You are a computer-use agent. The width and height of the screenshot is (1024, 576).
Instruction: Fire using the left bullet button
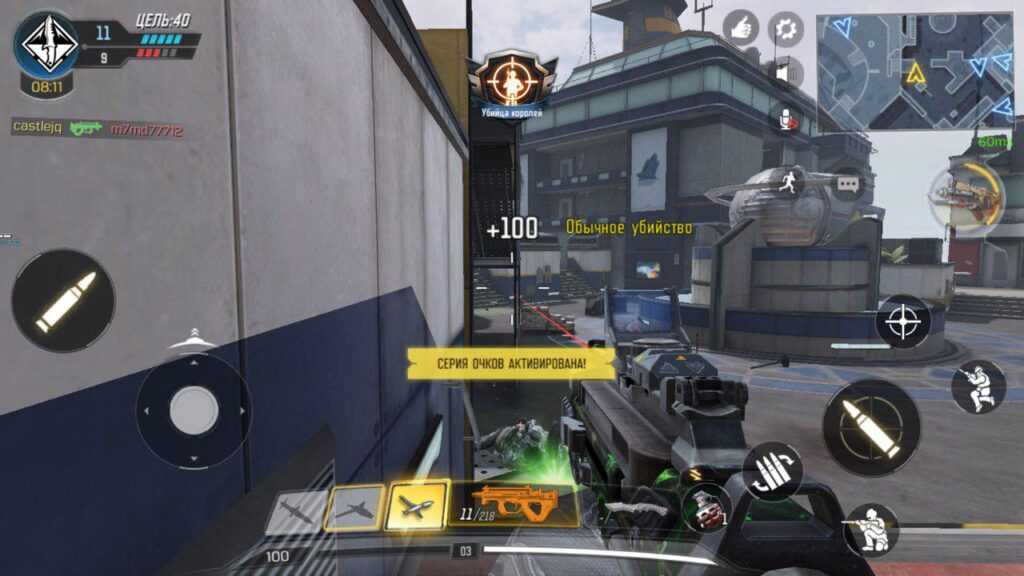click(x=63, y=300)
